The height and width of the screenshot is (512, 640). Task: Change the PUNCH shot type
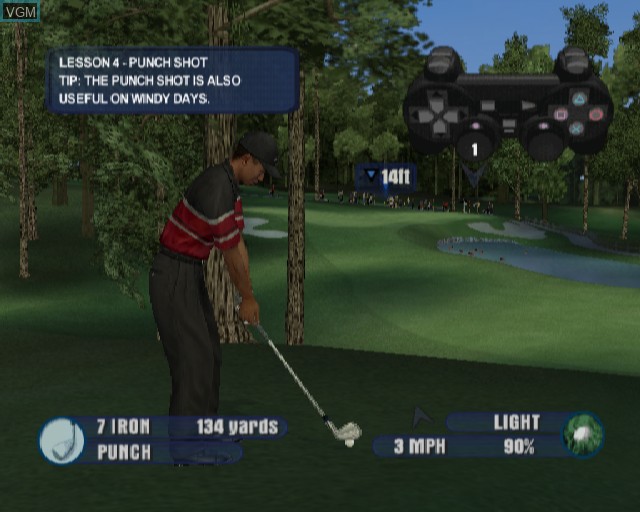coord(123,452)
